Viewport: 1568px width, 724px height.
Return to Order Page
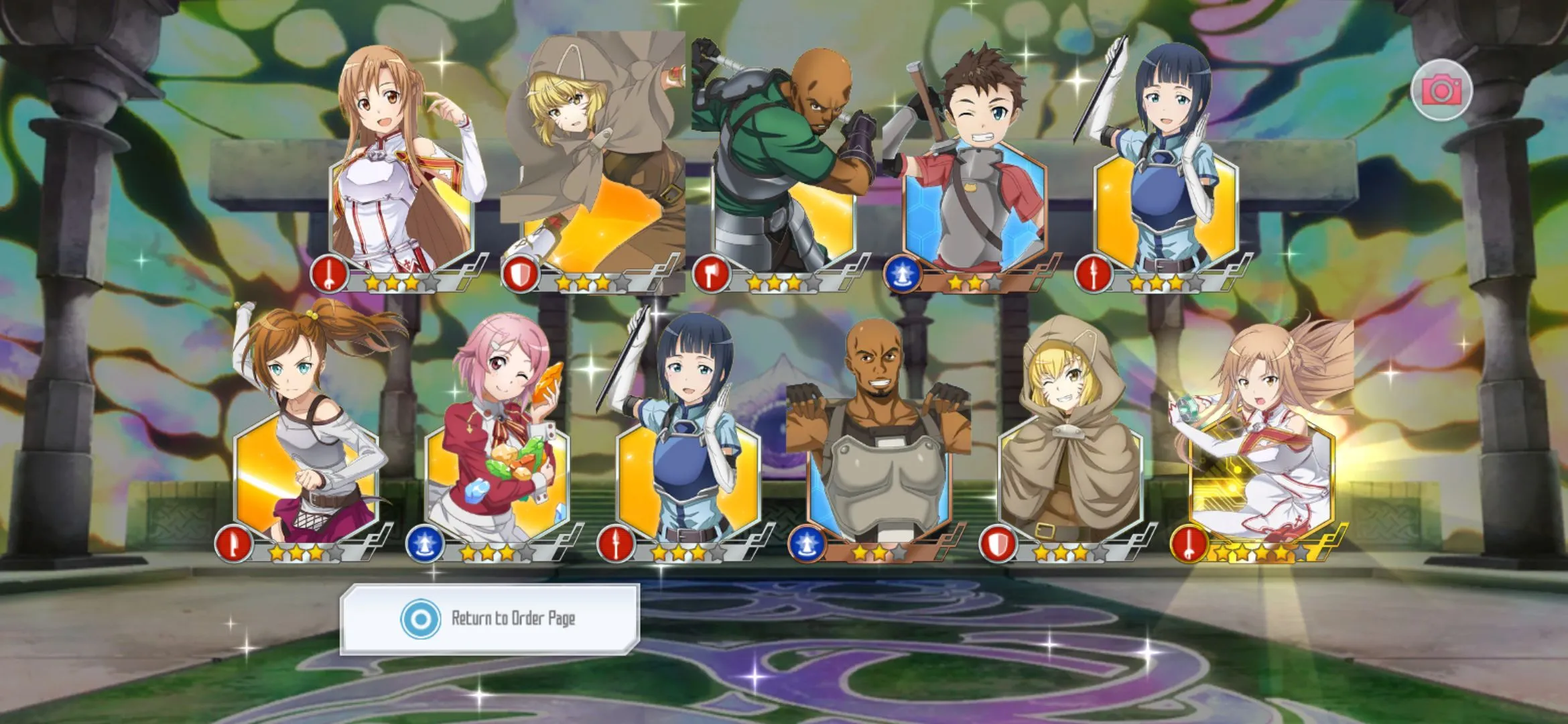[x=490, y=618]
